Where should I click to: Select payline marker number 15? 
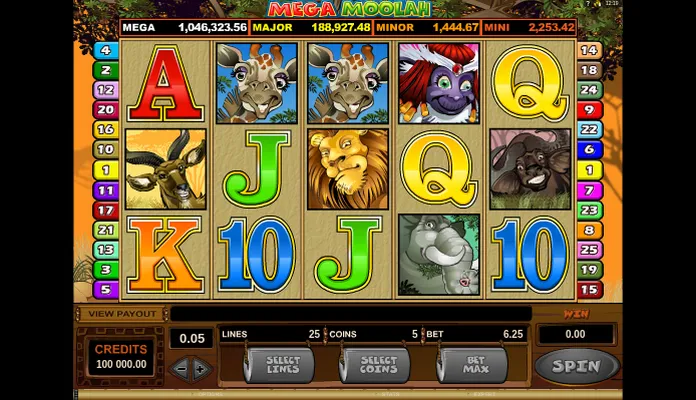point(590,290)
